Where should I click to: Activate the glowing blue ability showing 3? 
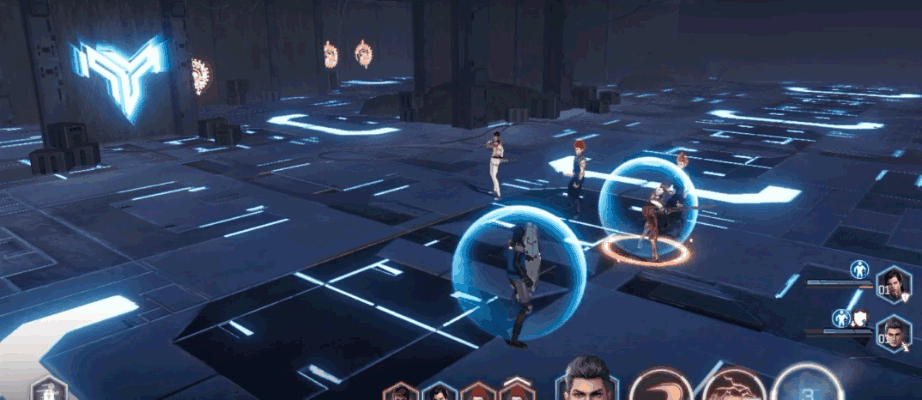point(806,384)
